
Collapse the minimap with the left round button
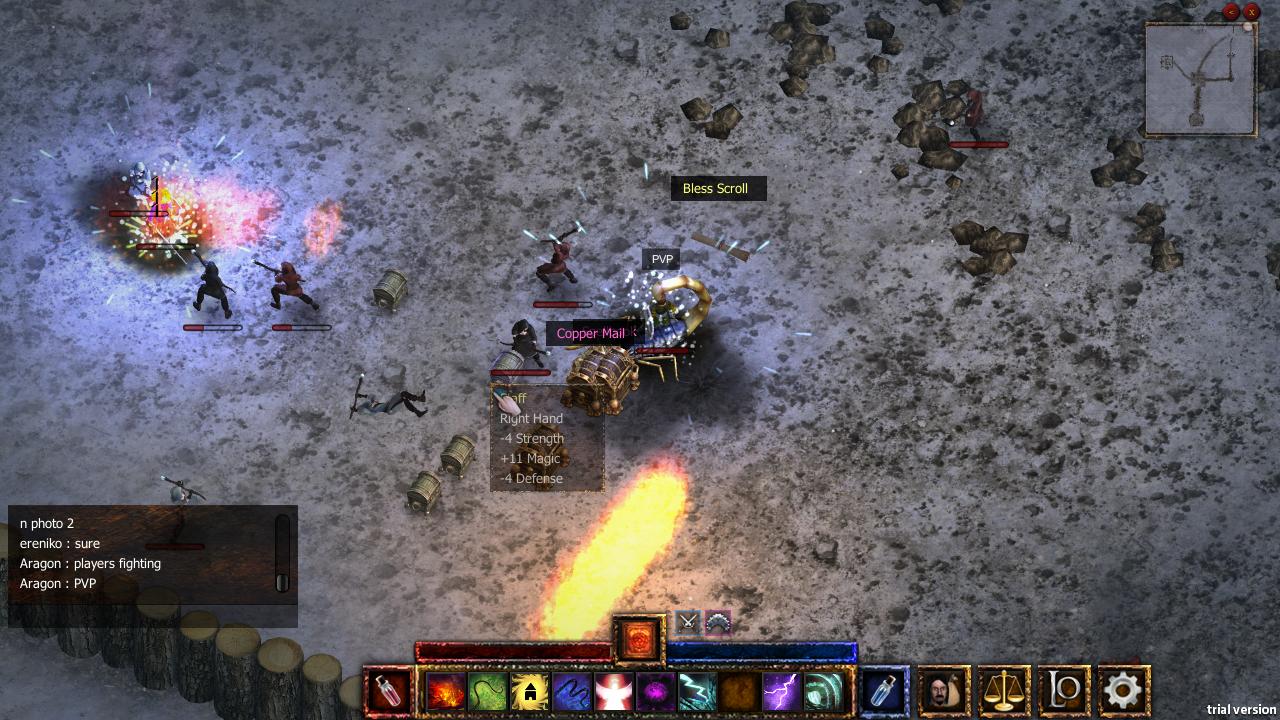tap(1229, 11)
